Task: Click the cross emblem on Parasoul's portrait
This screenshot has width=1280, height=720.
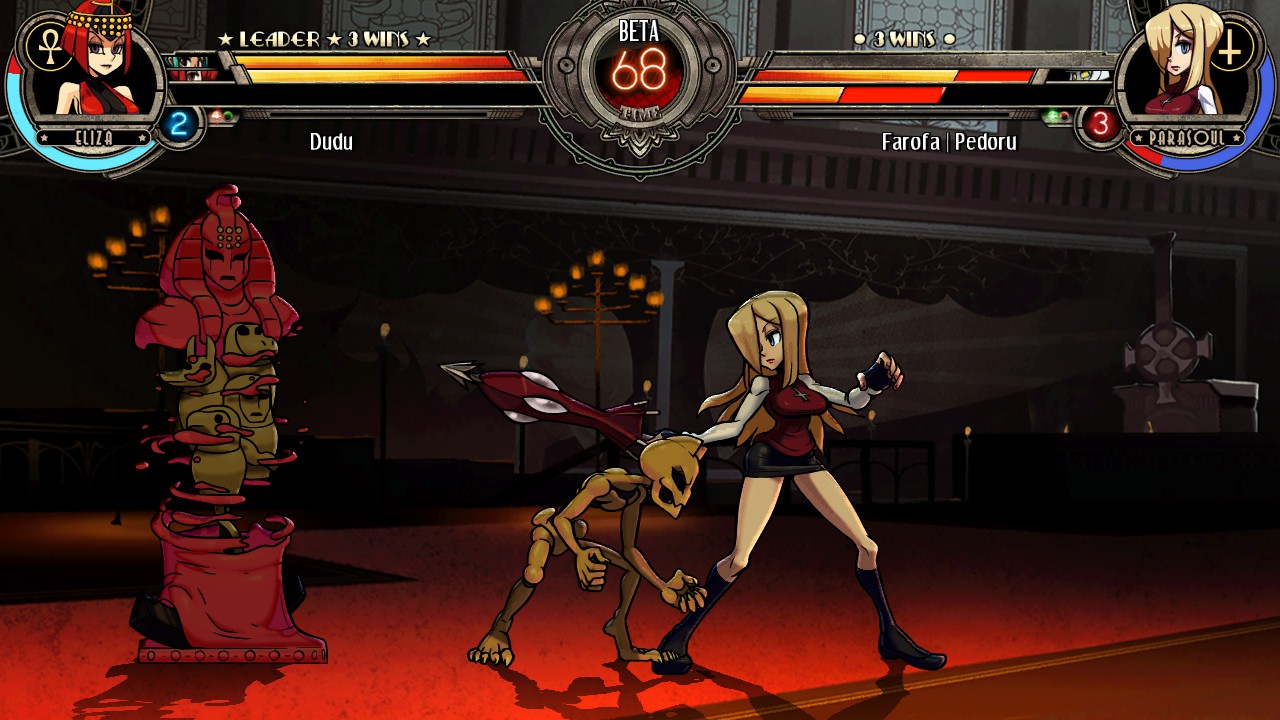Action: [1232, 47]
